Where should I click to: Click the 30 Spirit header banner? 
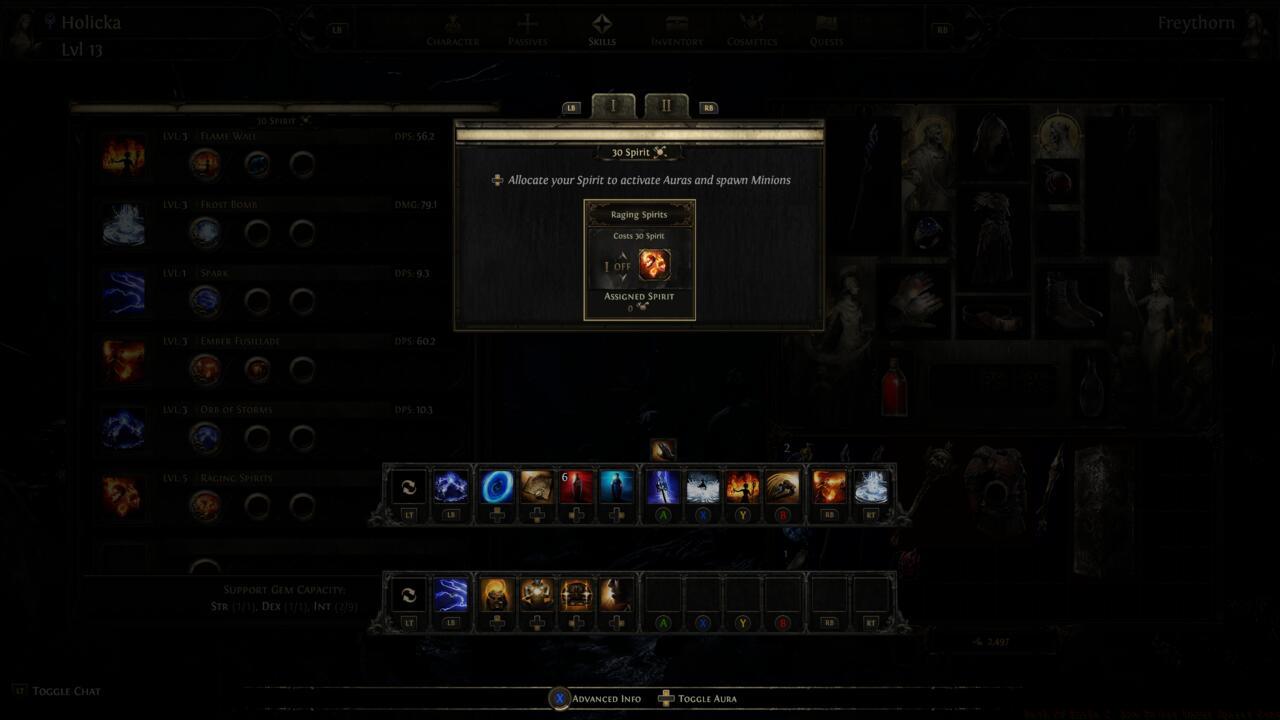coord(638,152)
